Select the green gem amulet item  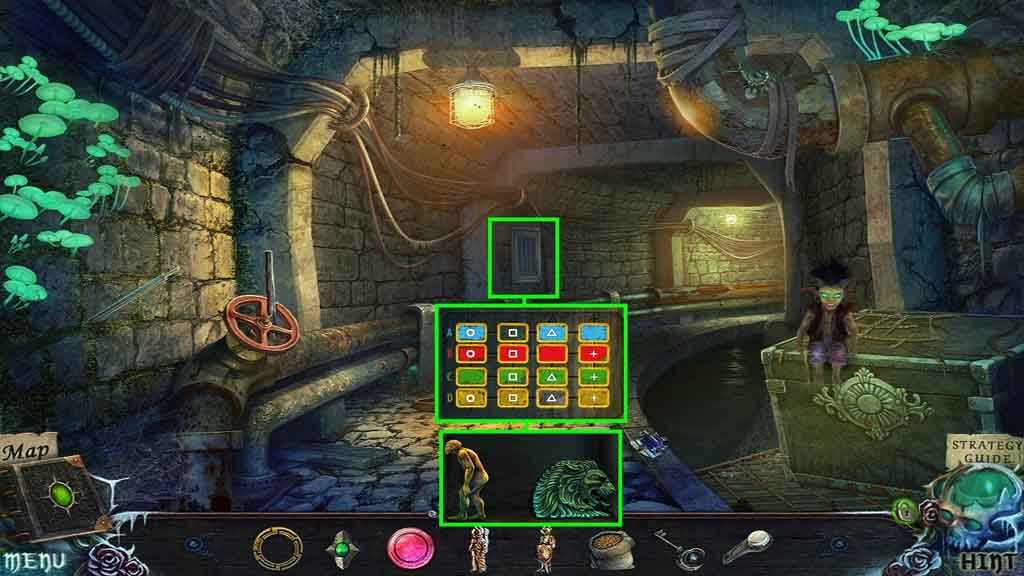342,548
